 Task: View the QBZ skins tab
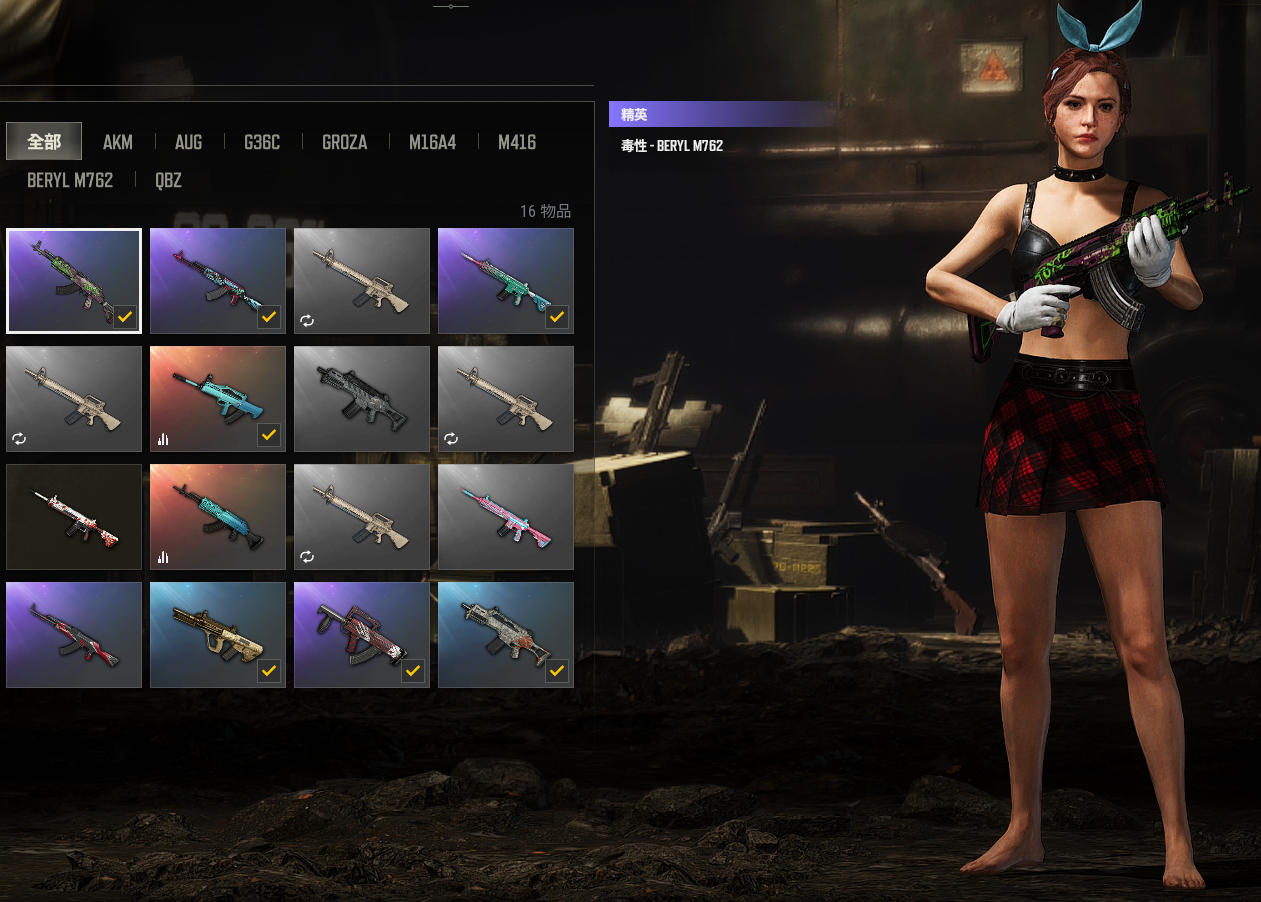tap(168, 180)
